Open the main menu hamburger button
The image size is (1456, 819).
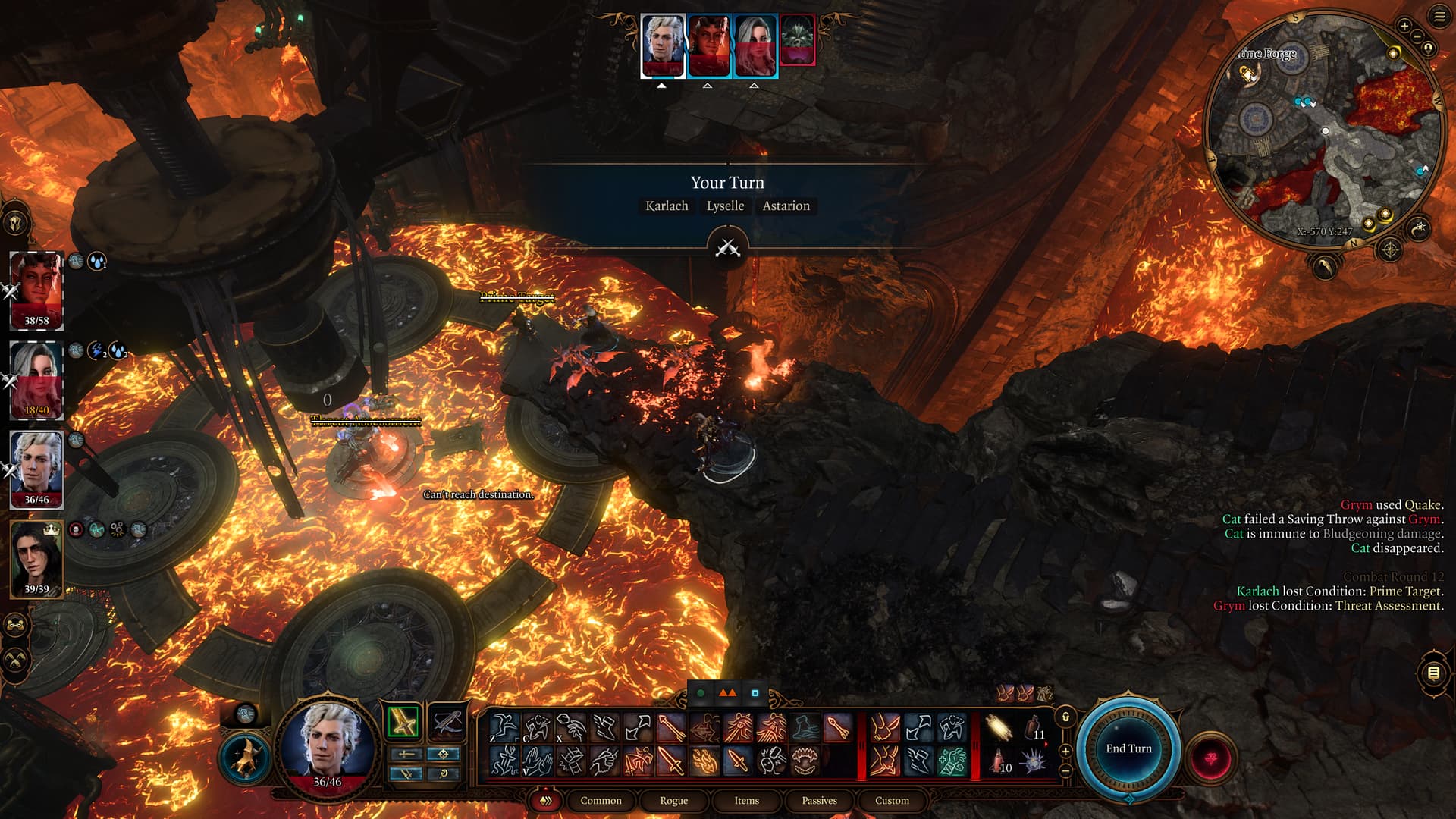click(1439, 17)
